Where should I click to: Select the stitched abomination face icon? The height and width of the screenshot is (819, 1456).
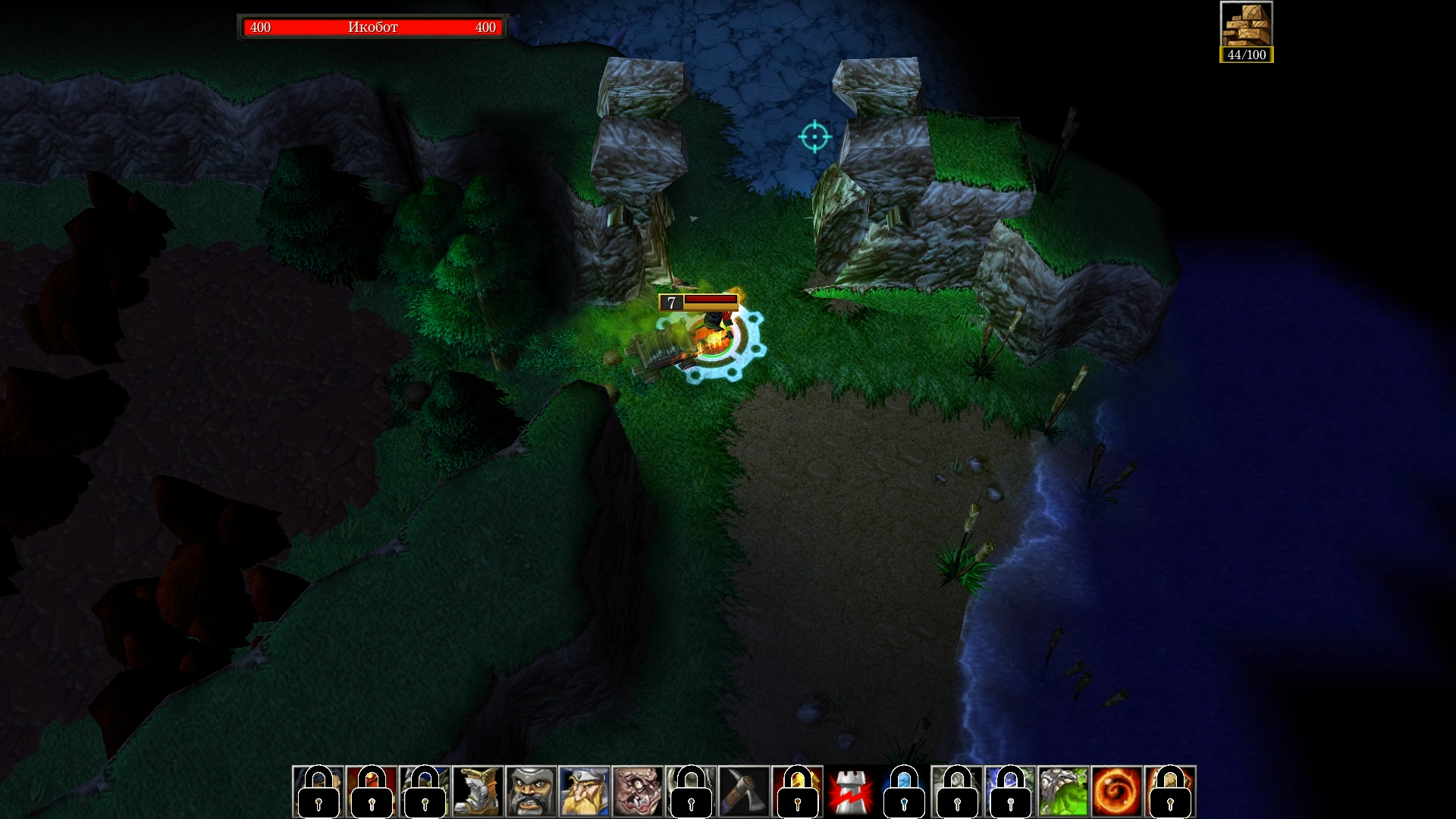[638, 792]
